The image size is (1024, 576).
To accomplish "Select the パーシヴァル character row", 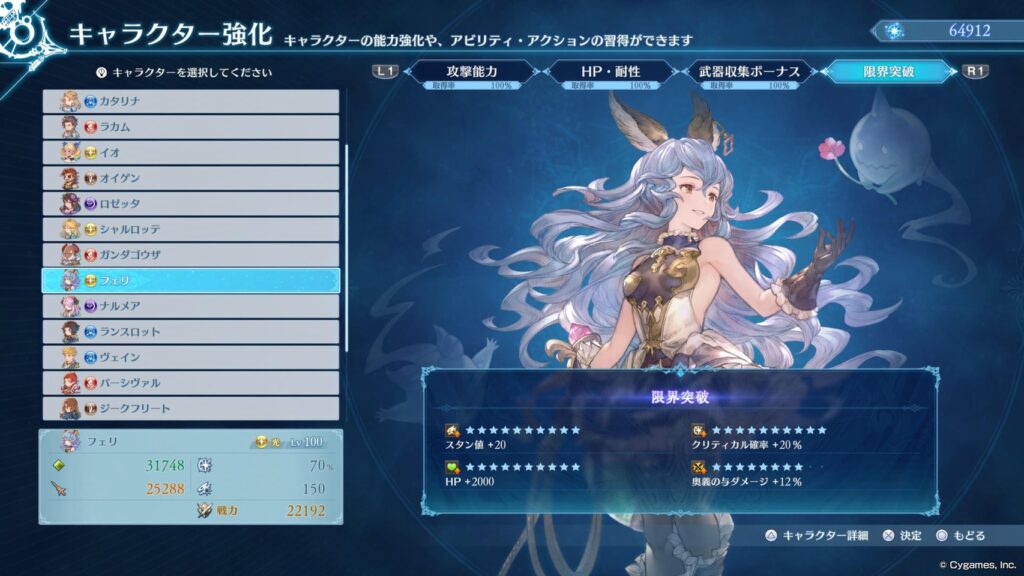I will [190, 383].
